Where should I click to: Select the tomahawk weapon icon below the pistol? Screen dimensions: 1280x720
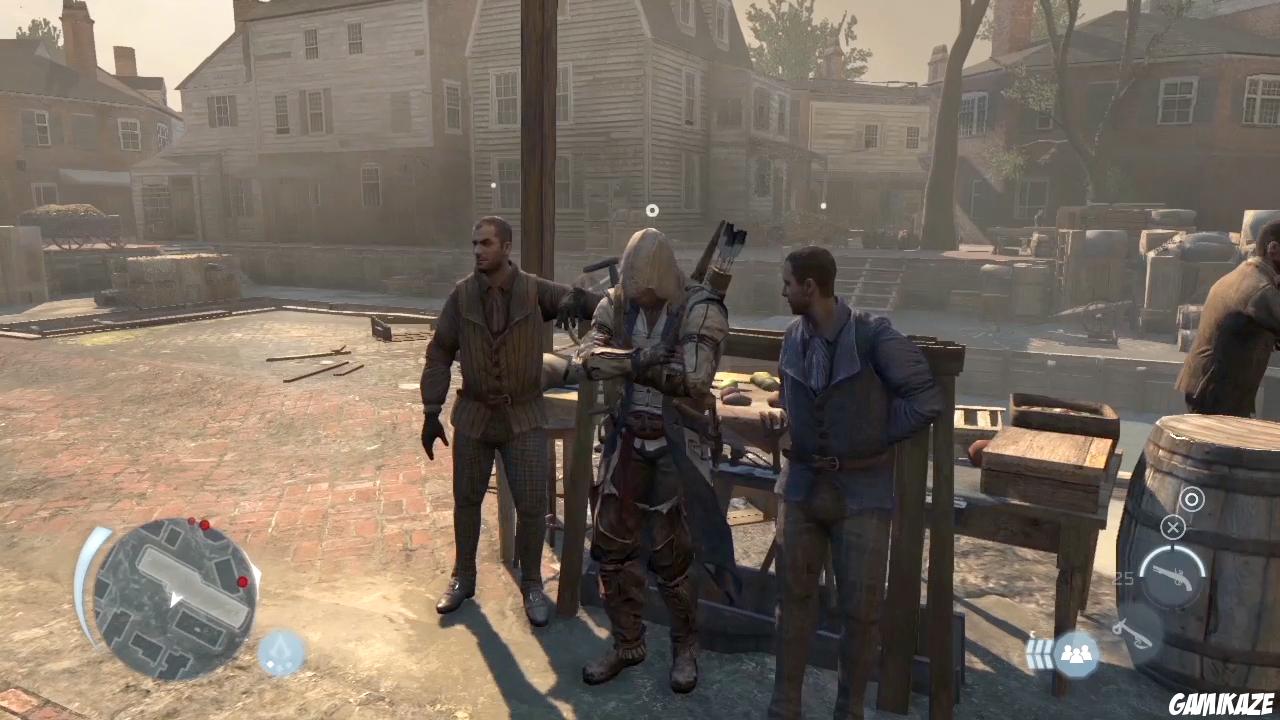(1134, 633)
